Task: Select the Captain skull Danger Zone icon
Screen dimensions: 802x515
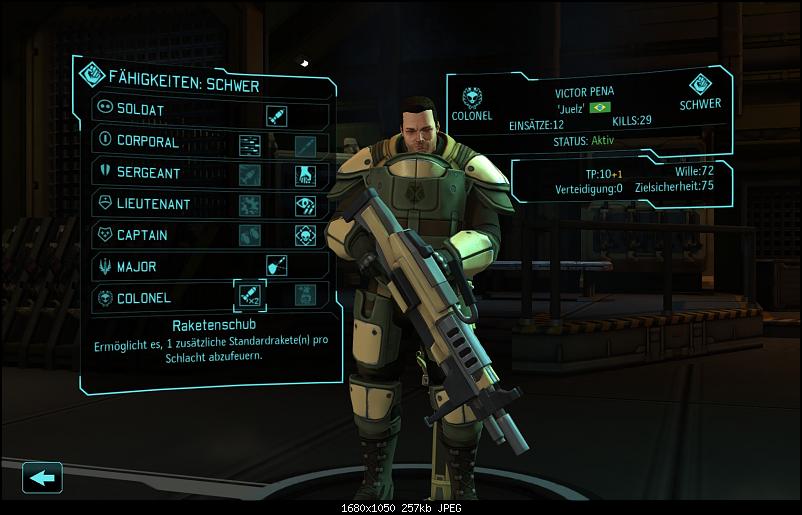Action: pos(305,236)
